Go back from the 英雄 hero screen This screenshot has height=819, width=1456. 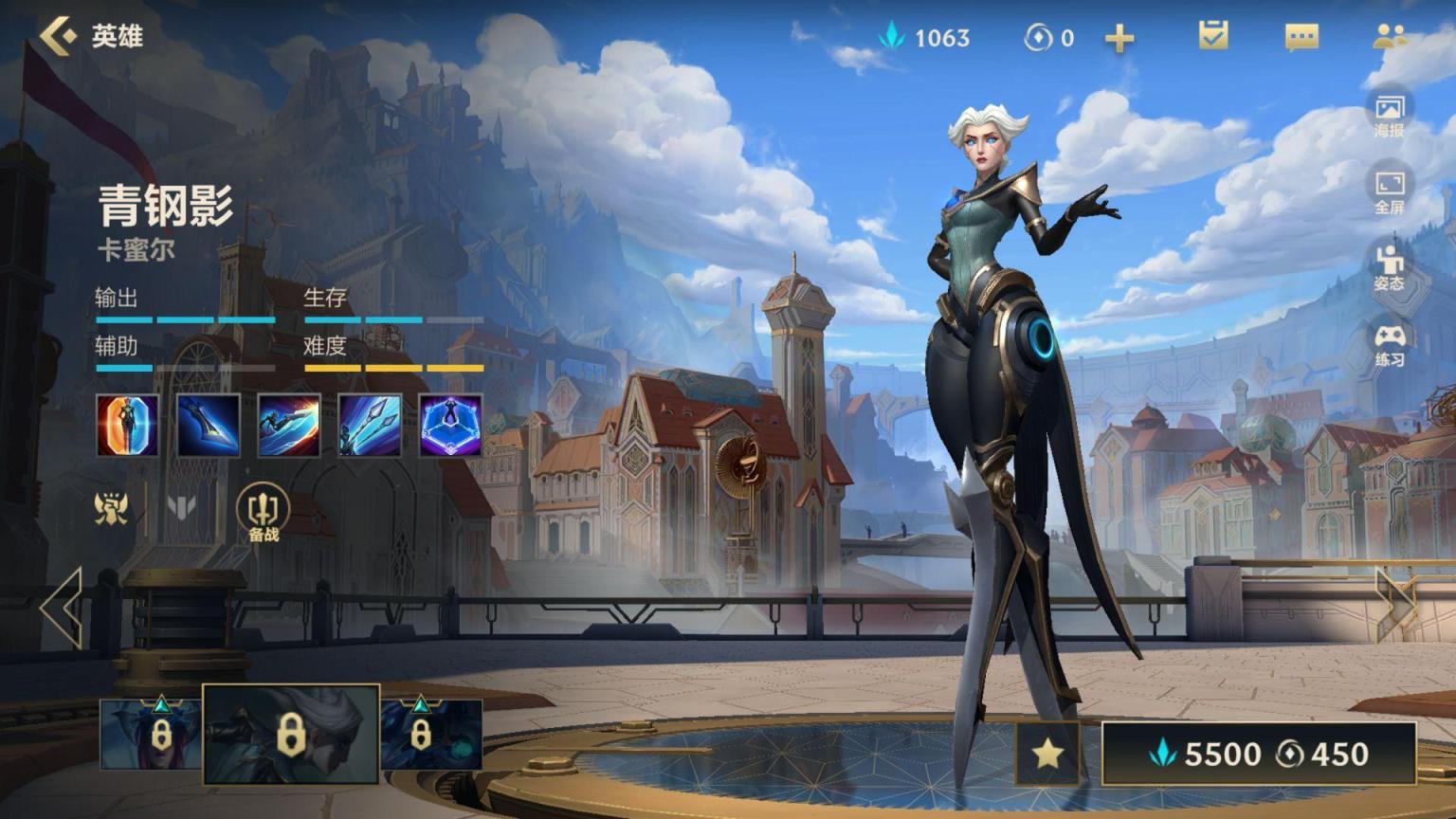(x=59, y=36)
